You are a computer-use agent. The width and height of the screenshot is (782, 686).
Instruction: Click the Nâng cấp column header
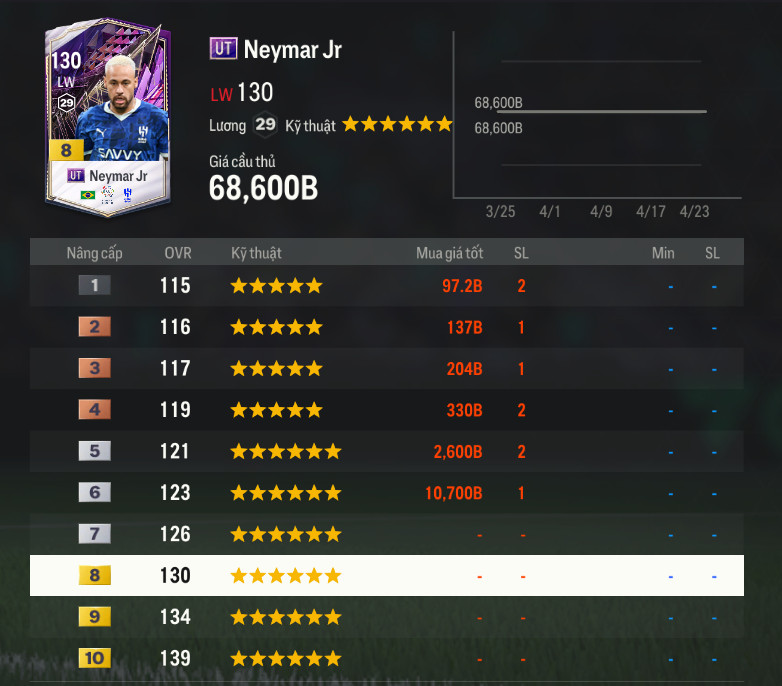(95, 253)
